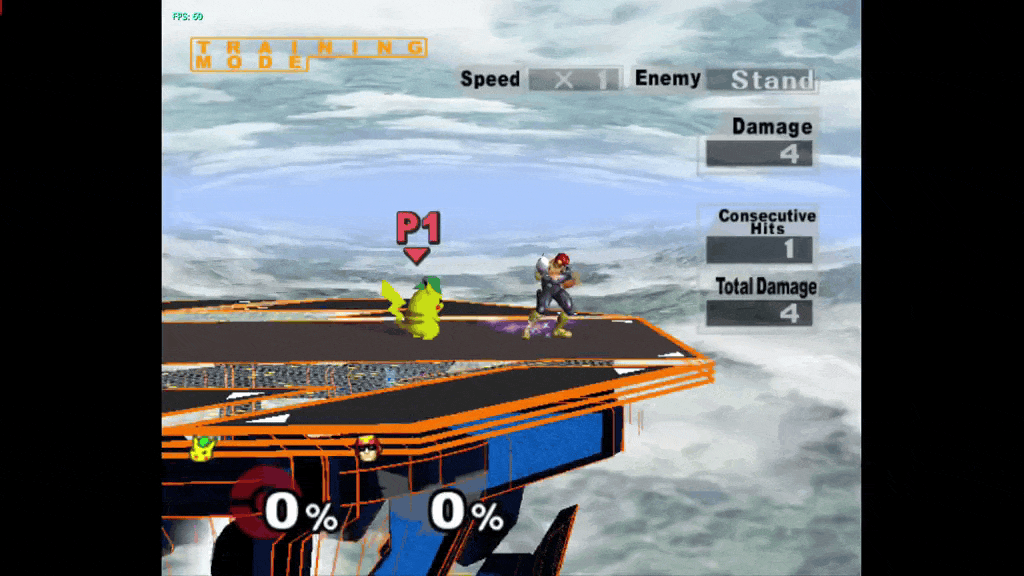
Task: Click Pikachu's stock icon
Action: point(203,449)
